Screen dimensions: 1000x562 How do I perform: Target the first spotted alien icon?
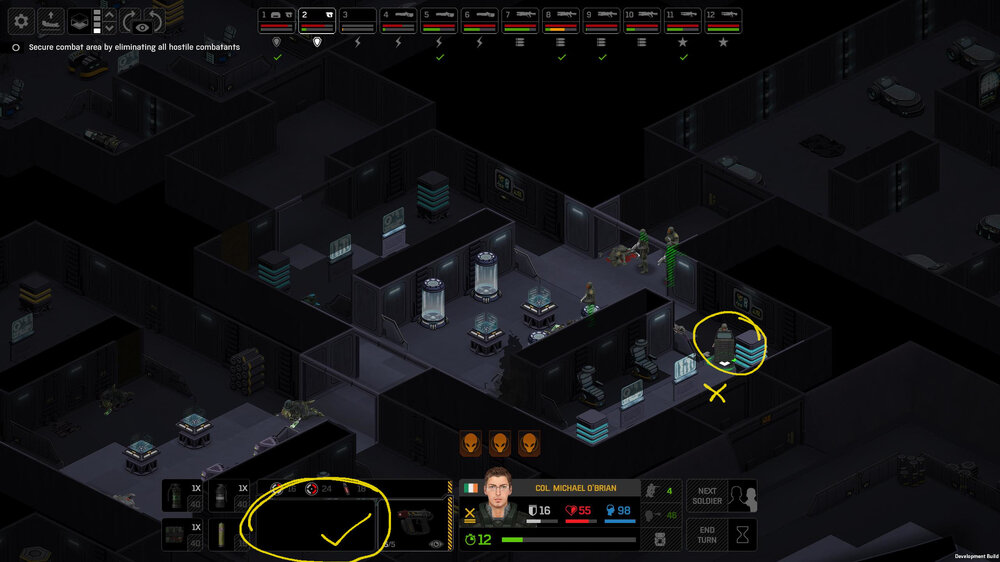pos(471,443)
